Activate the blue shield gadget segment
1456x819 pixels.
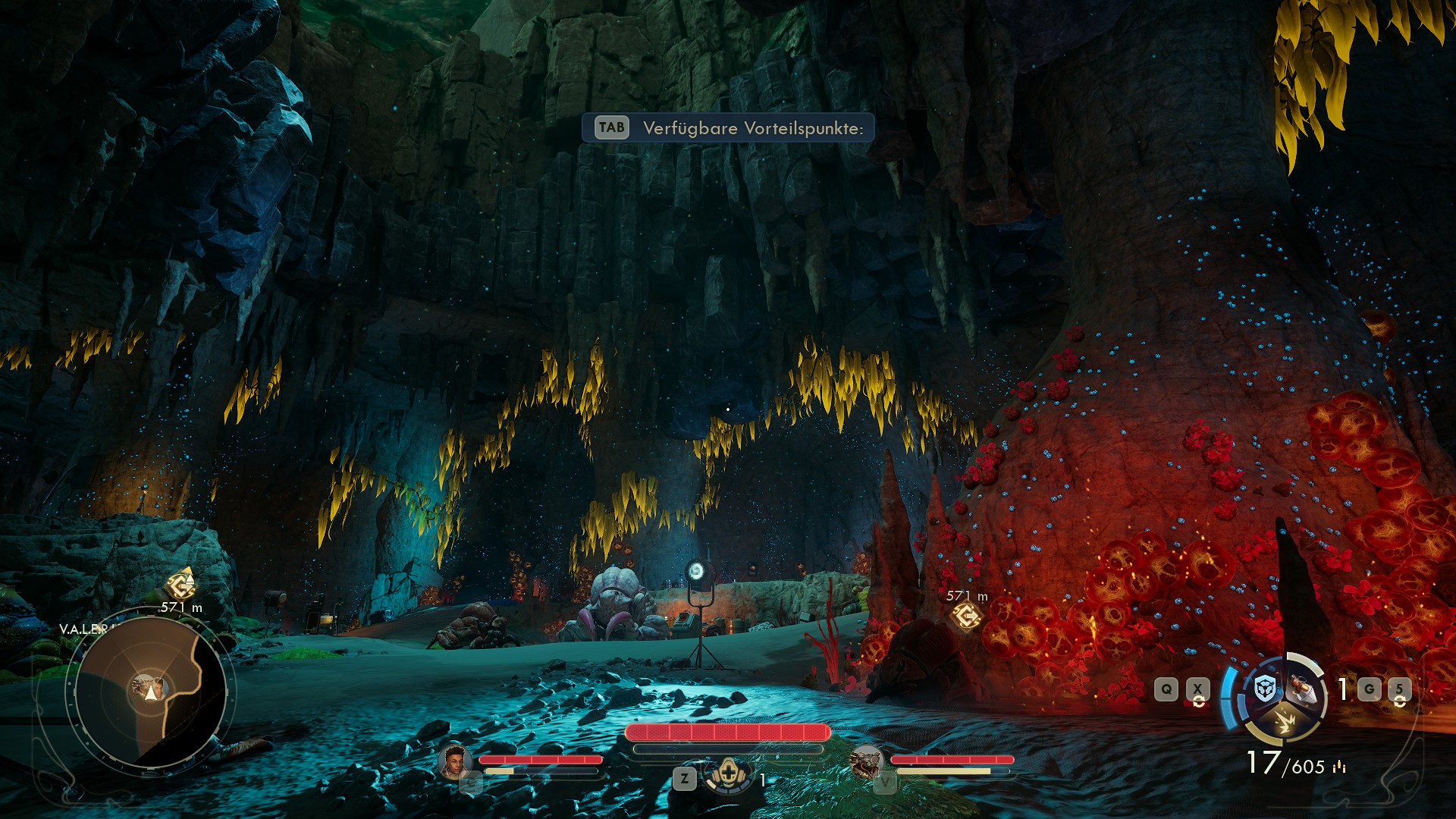point(1264,689)
